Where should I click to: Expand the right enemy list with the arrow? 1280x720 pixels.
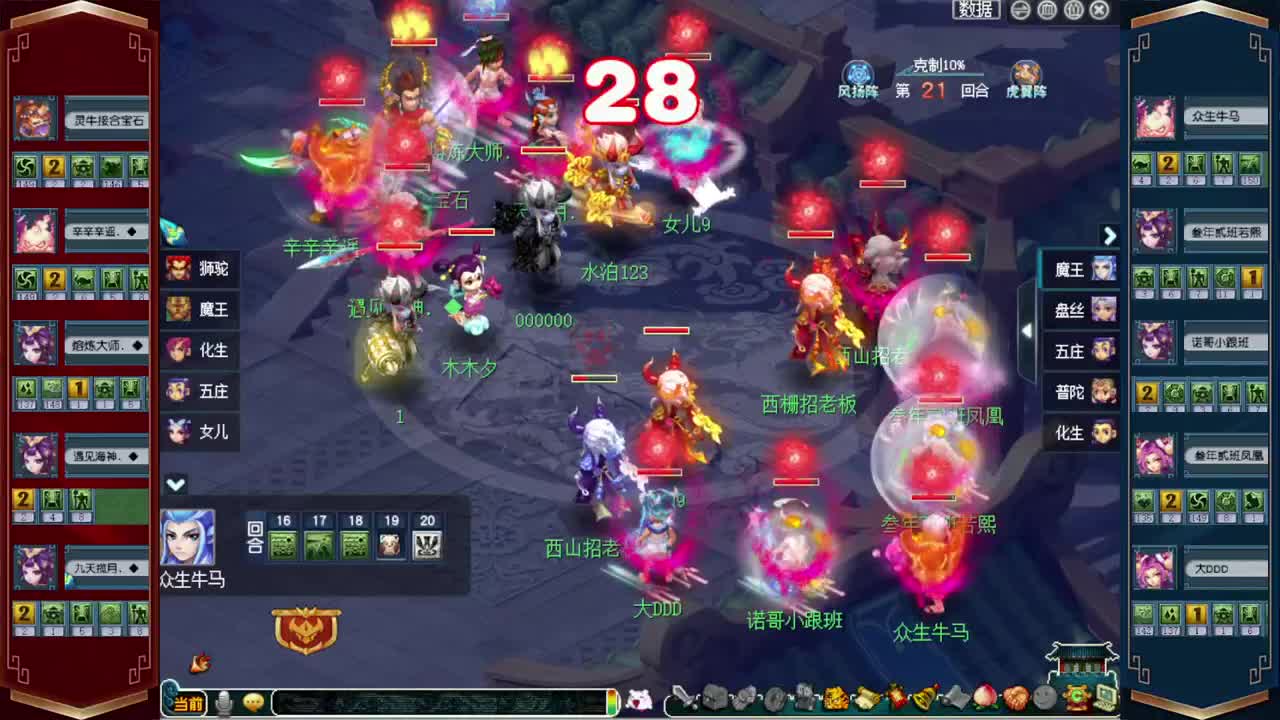click(1109, 236)
